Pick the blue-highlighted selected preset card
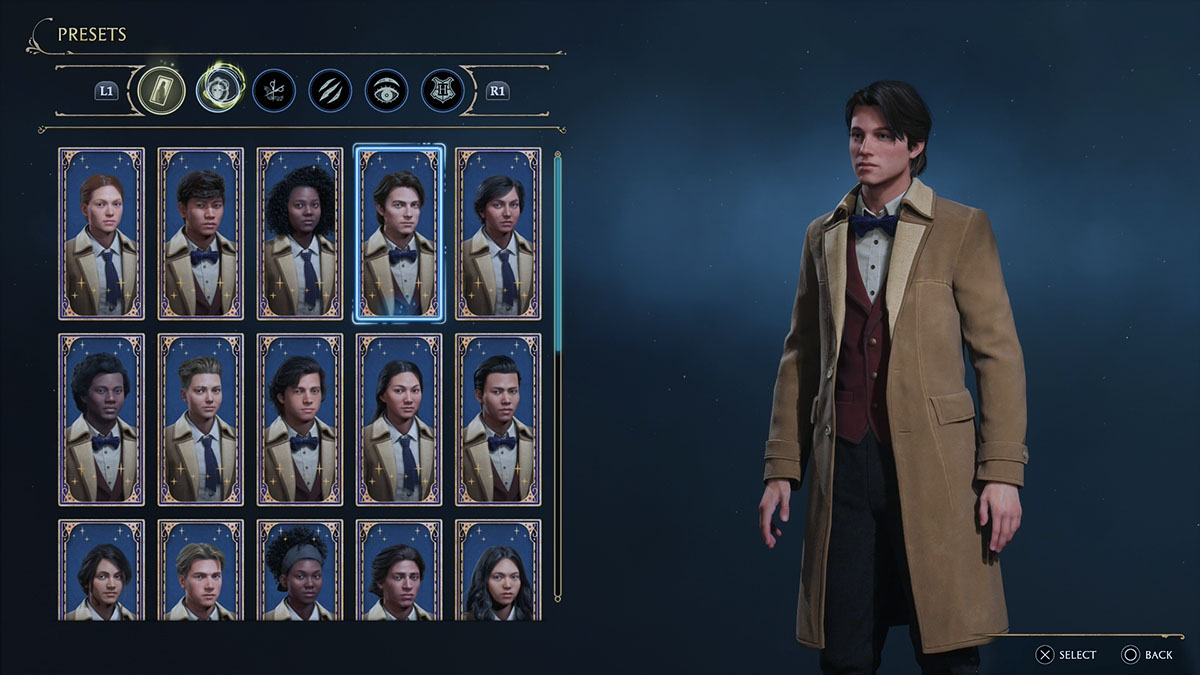The image size is (1200, 675). (x=398, y=233)
